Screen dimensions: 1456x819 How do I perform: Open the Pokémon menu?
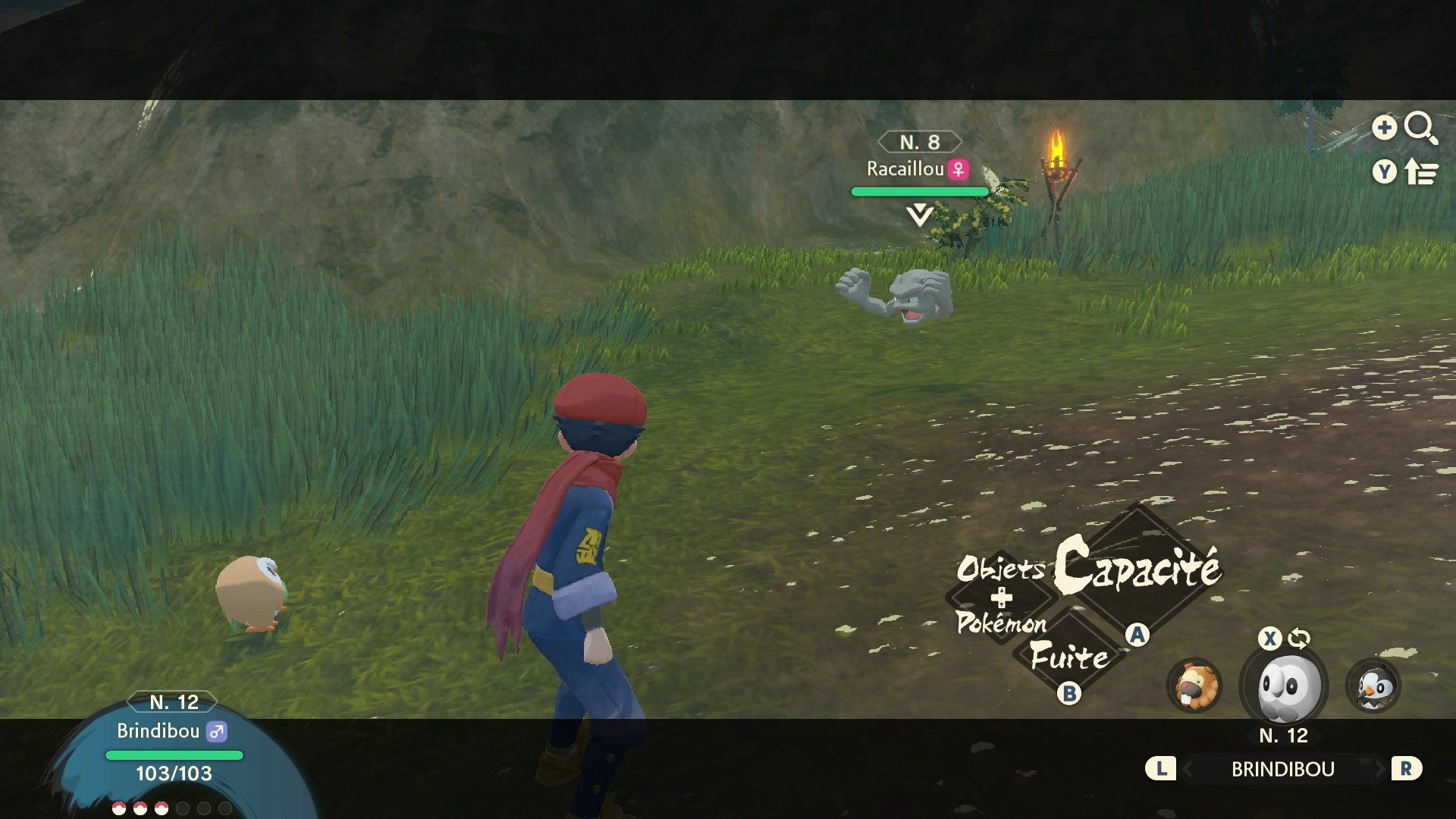pyautogui.click(x=1001, y=623)
